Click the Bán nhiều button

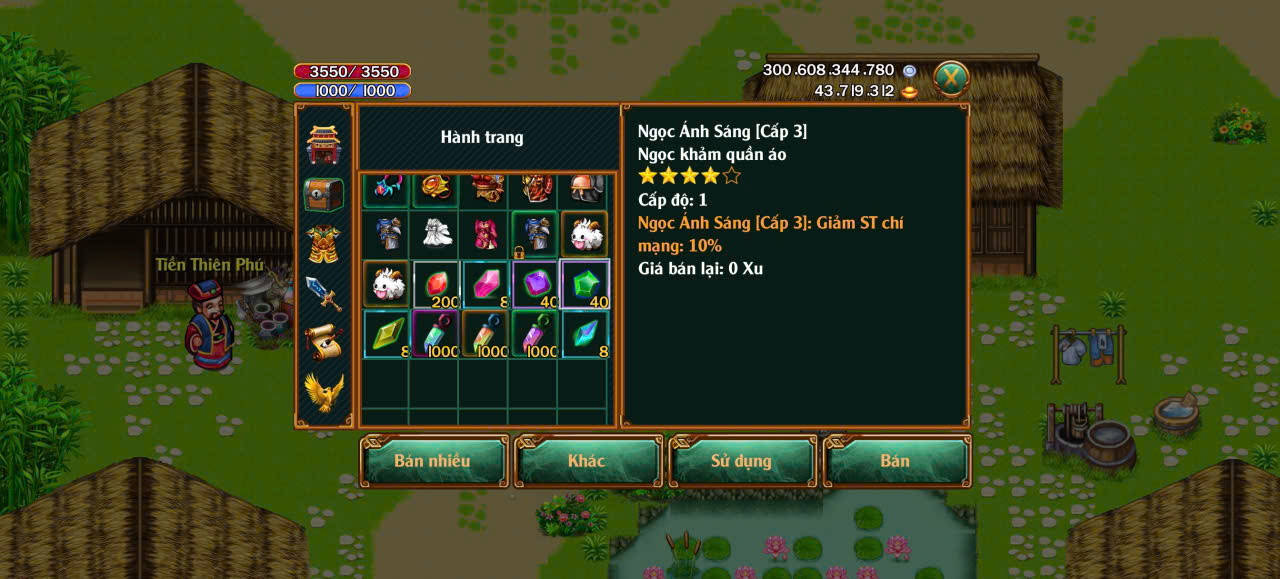(x=433, y=461)
